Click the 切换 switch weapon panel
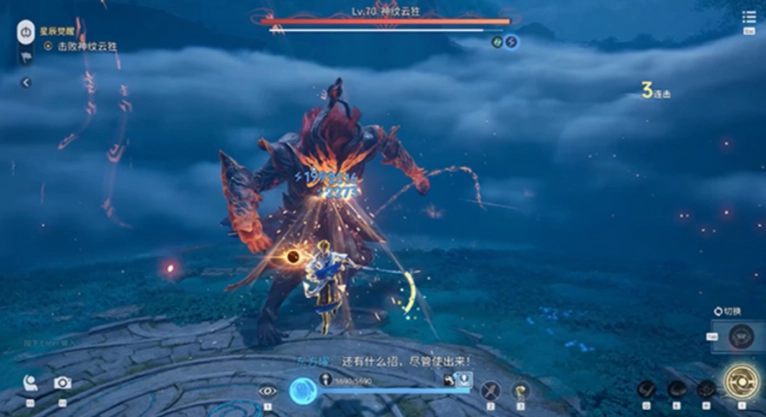Screen dimensions: 766x417 tap(741, 336)
